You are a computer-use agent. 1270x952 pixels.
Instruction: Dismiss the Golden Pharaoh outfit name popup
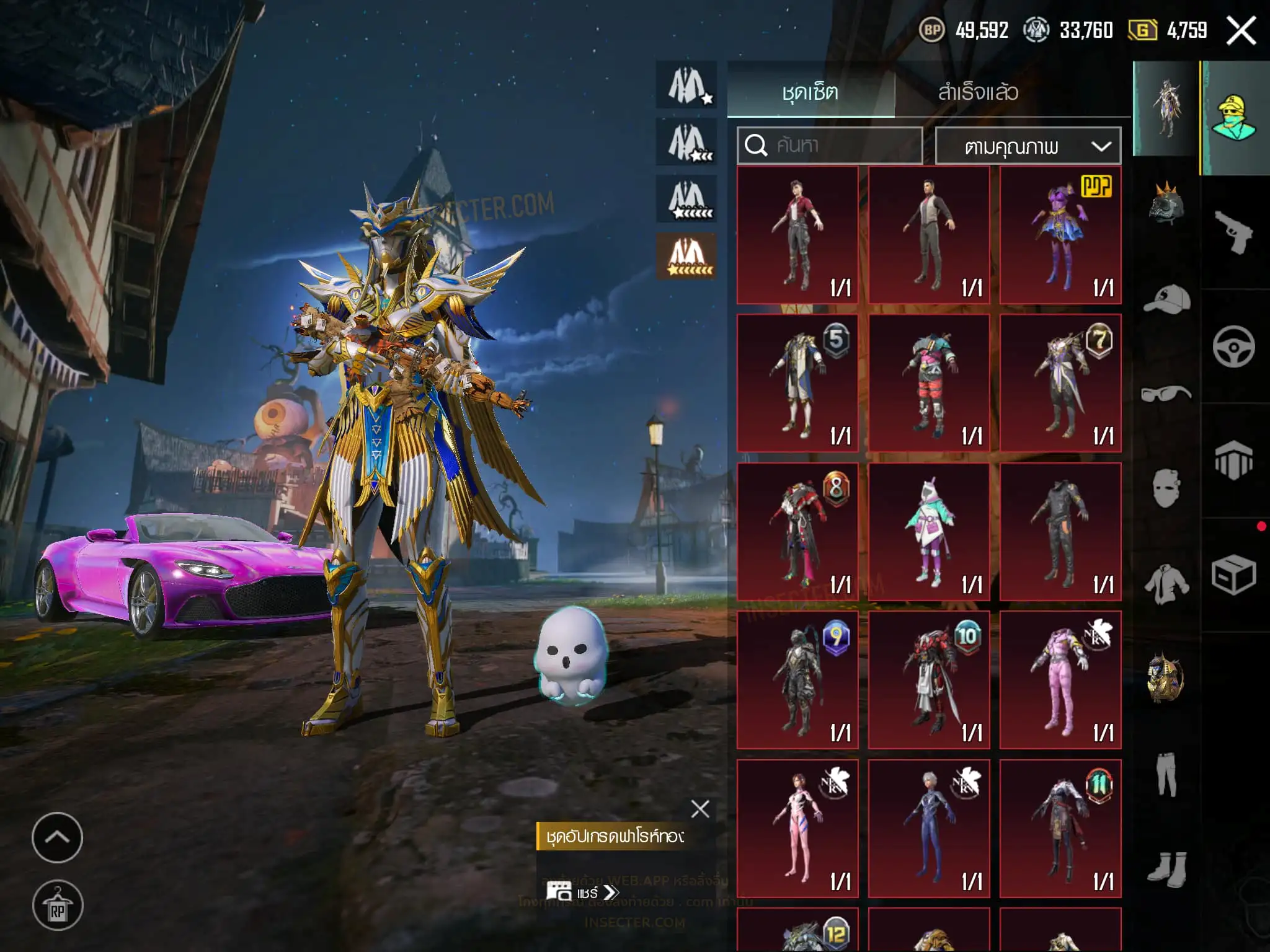click(700, 808)
